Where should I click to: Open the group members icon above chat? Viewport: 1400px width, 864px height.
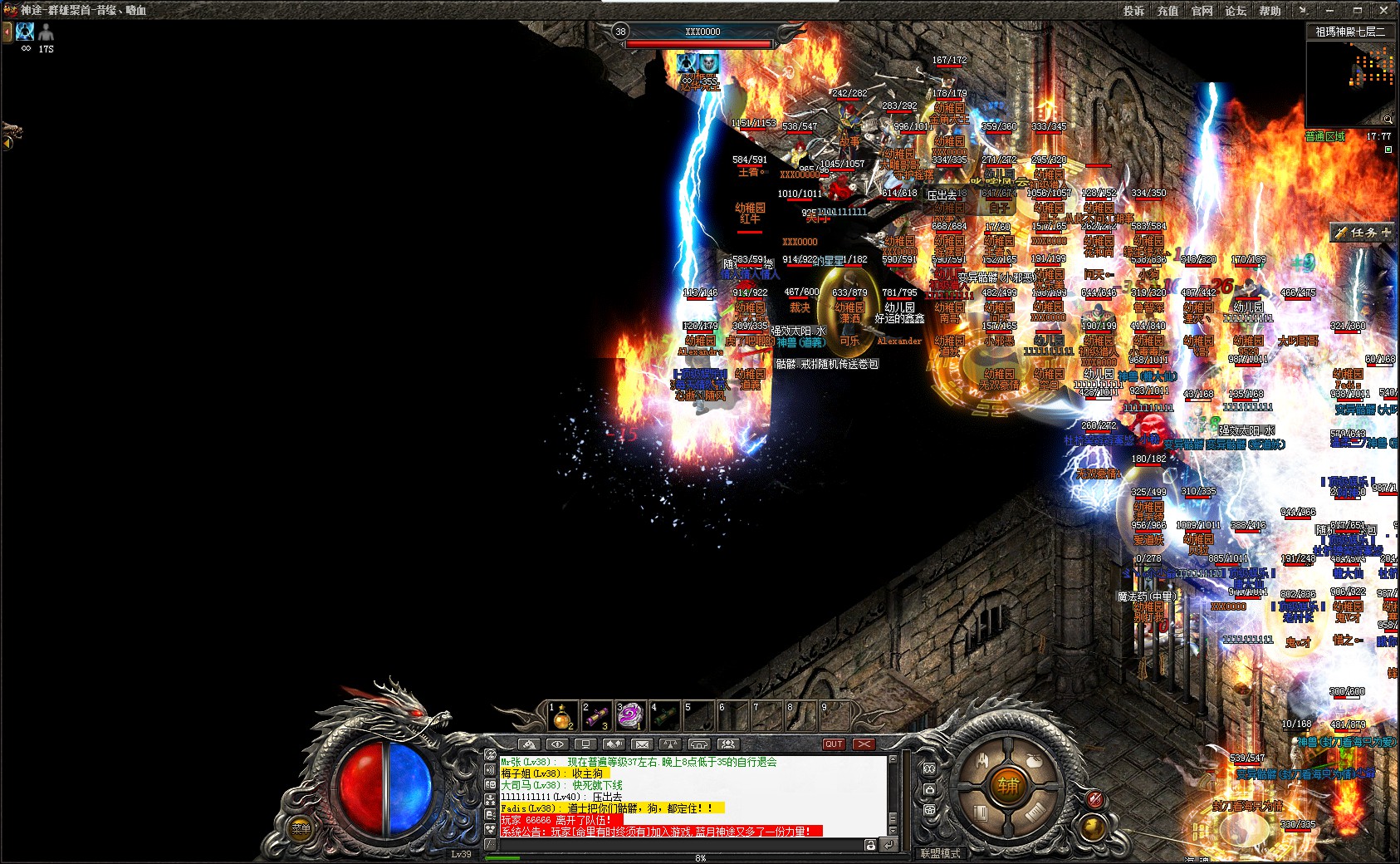727,744
